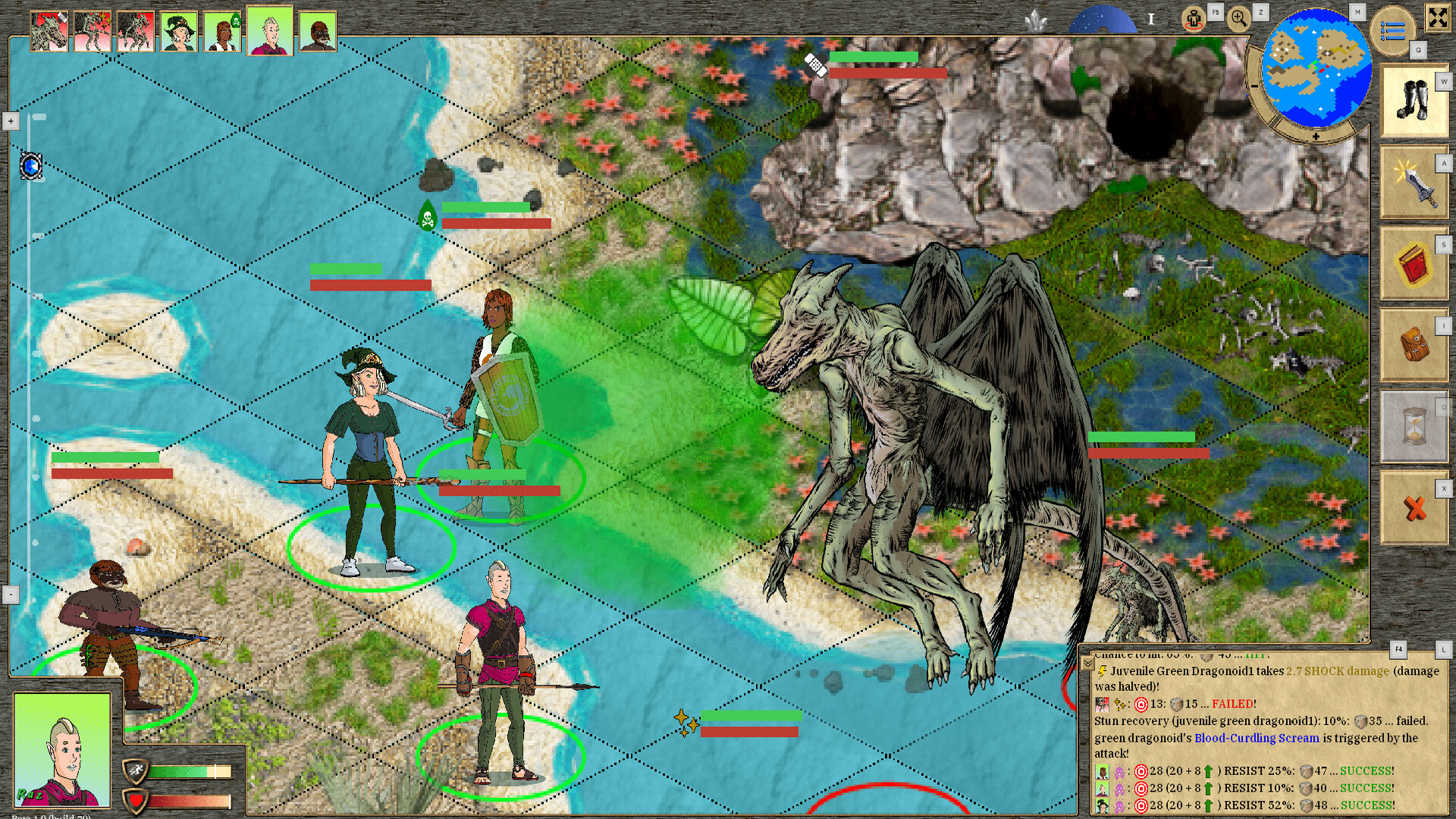Viewport: 1456px width, 819px height.
Task: Zoom the minimap out with the minus
Action: pyautogui.click(x=1254, y=86)
